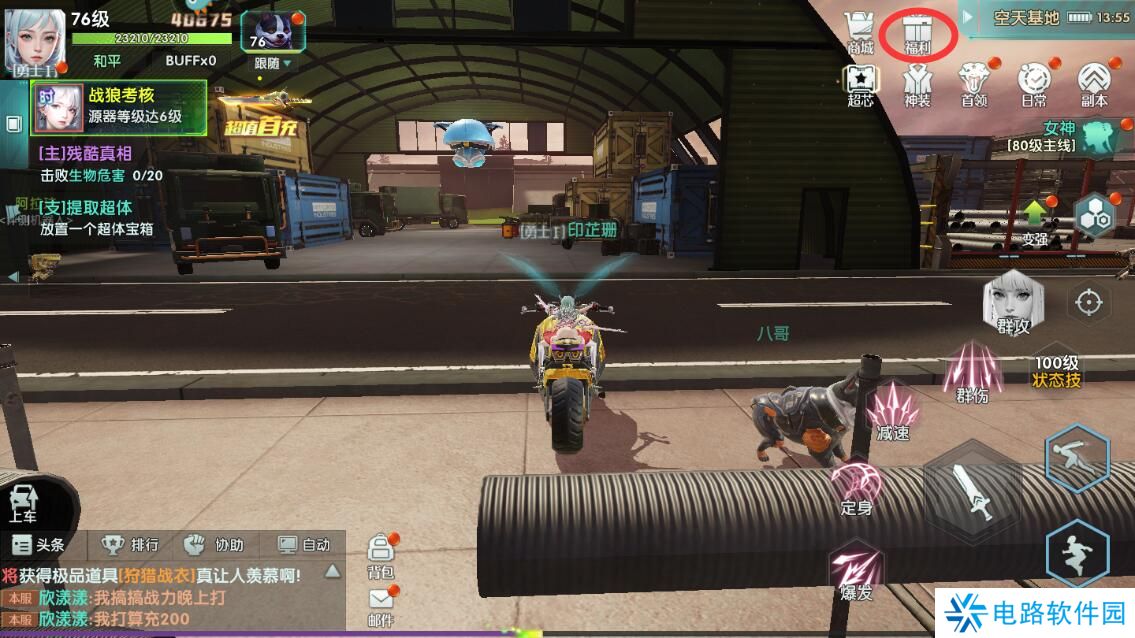Open the 神装 gear menu
This screenshot has height=638, width=1135.
click(x=917, y=84)
